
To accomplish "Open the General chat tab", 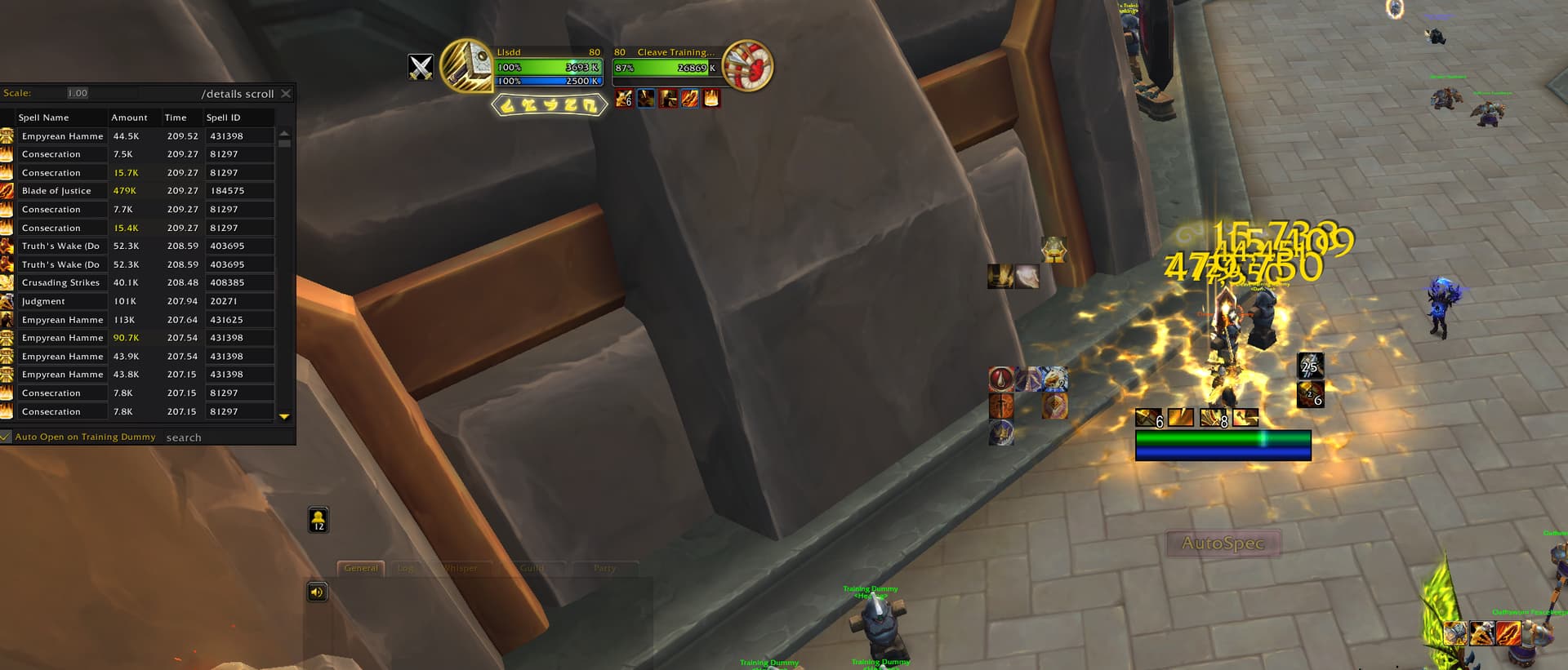I will [361, 568].
